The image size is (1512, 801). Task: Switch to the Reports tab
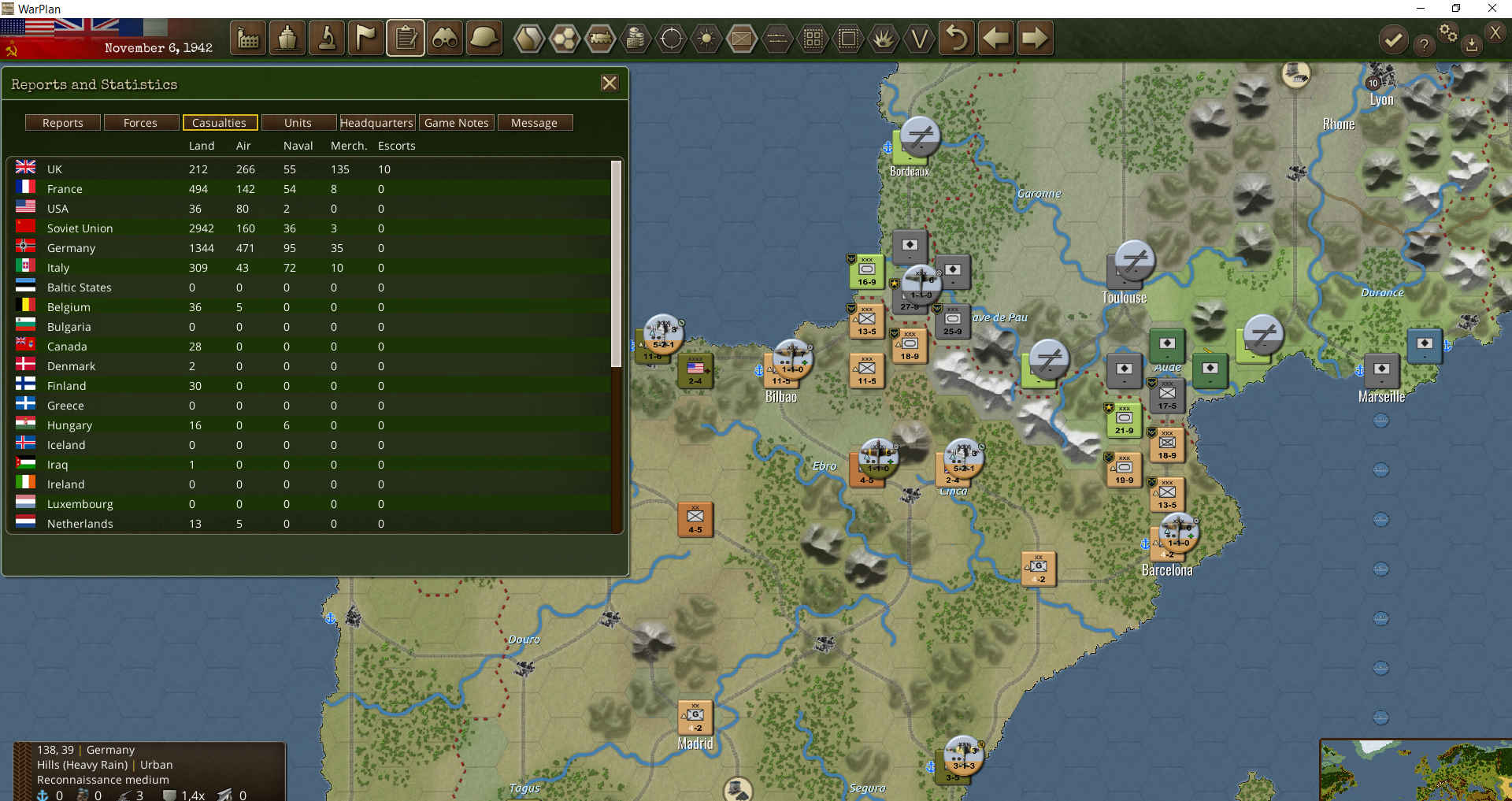click(x=63, y=123)
